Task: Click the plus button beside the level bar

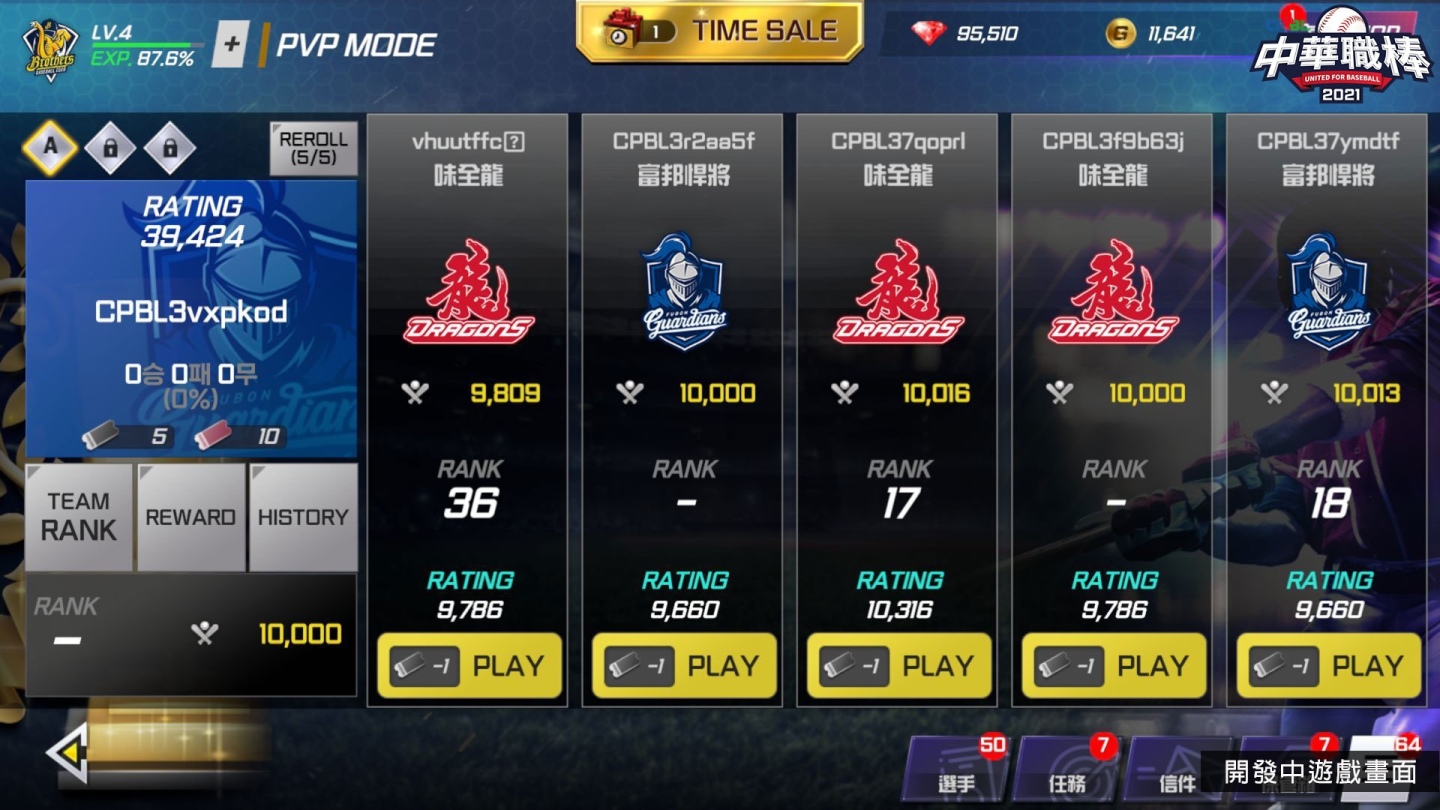Action: pyautogui.click(x=232, y=45)
